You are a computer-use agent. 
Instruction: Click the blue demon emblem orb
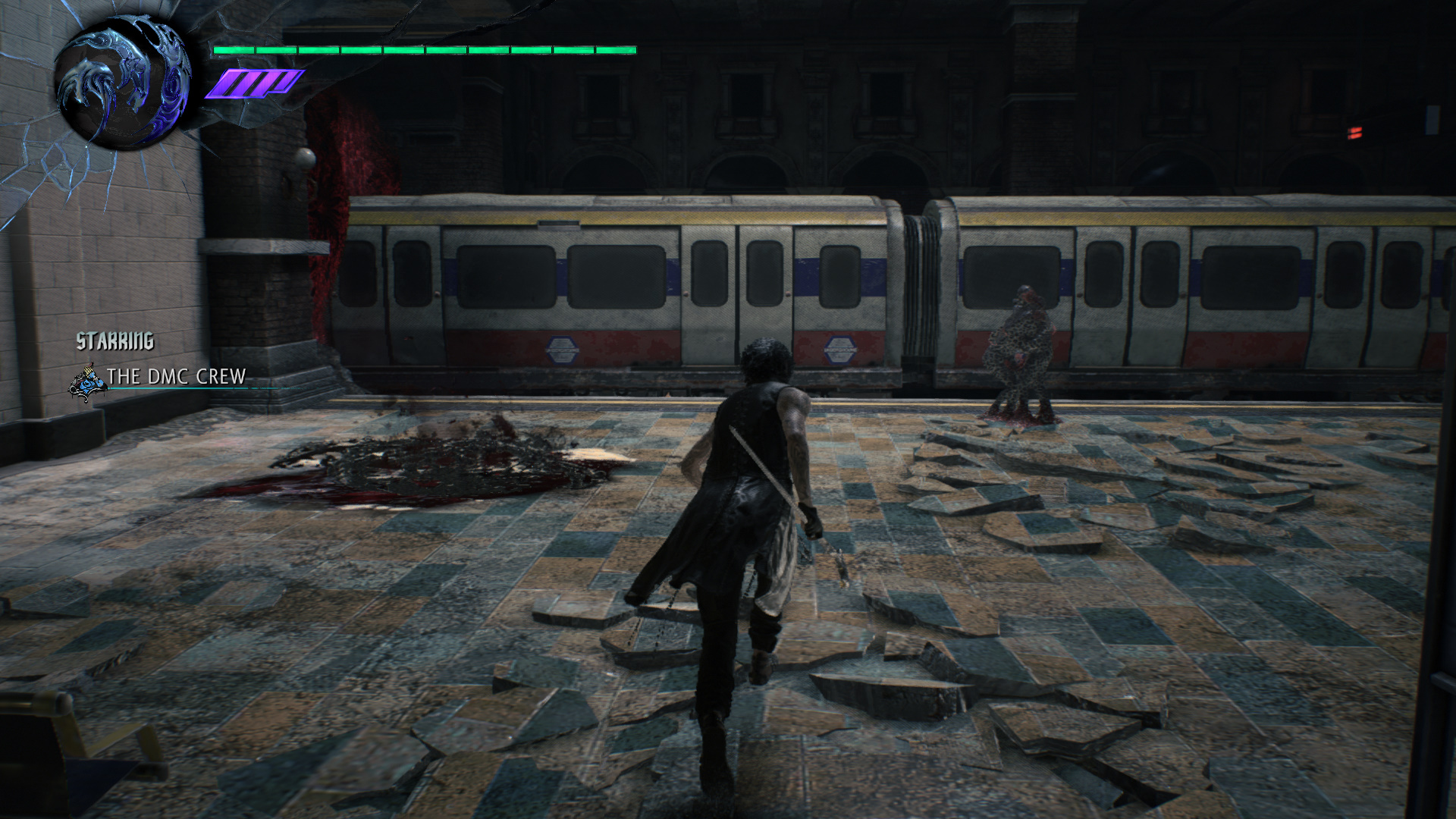(123, 83)
